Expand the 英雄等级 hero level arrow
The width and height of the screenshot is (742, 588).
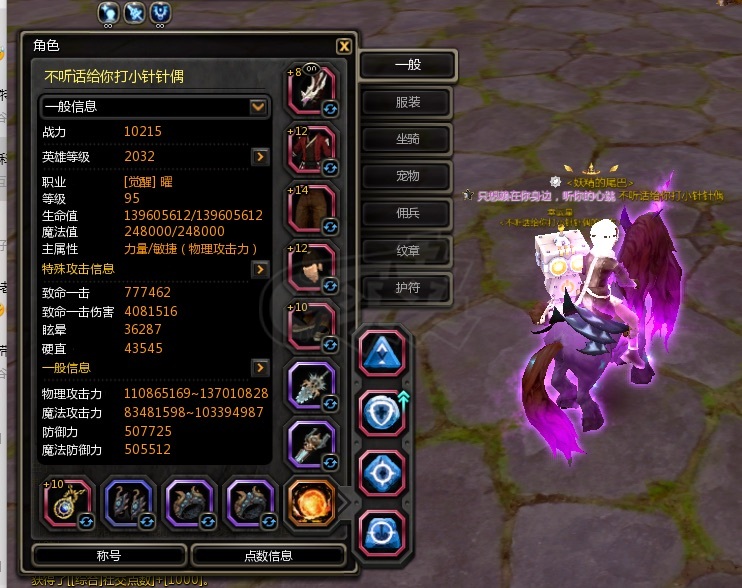pyautogui.click(x=259, y=157)
